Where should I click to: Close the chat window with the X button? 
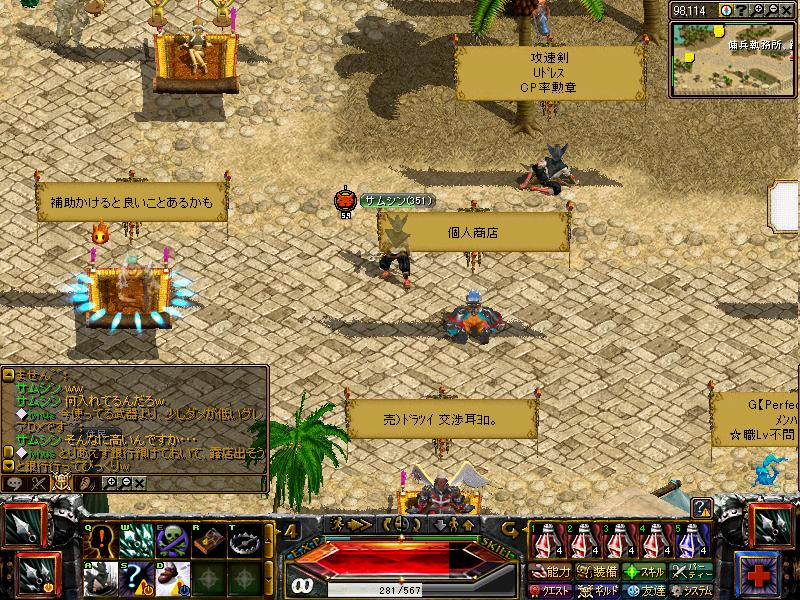tap(139, 483)
